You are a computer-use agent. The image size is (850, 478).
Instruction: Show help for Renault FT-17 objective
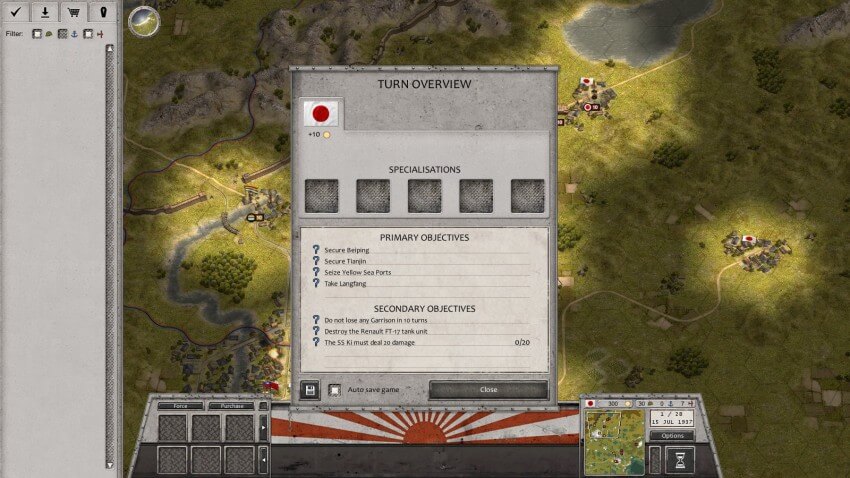pos(316,331)
